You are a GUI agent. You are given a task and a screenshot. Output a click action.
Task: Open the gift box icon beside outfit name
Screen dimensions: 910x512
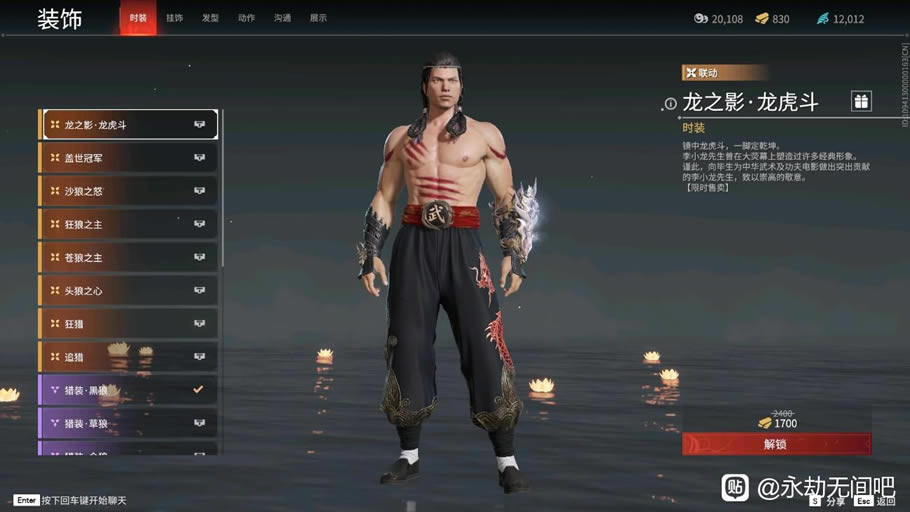(861, 101)
